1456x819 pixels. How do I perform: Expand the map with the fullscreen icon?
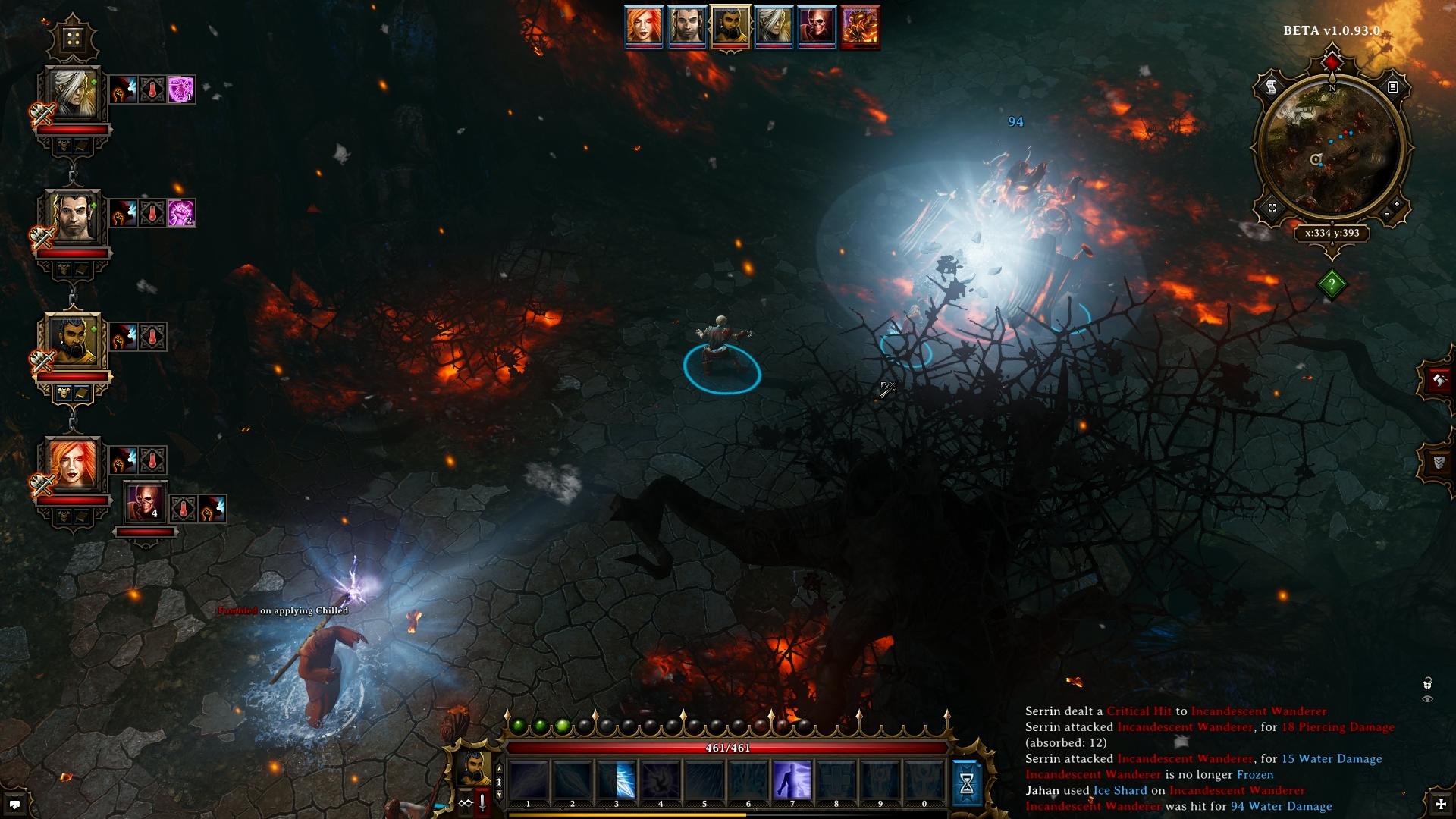point(1272,208)
